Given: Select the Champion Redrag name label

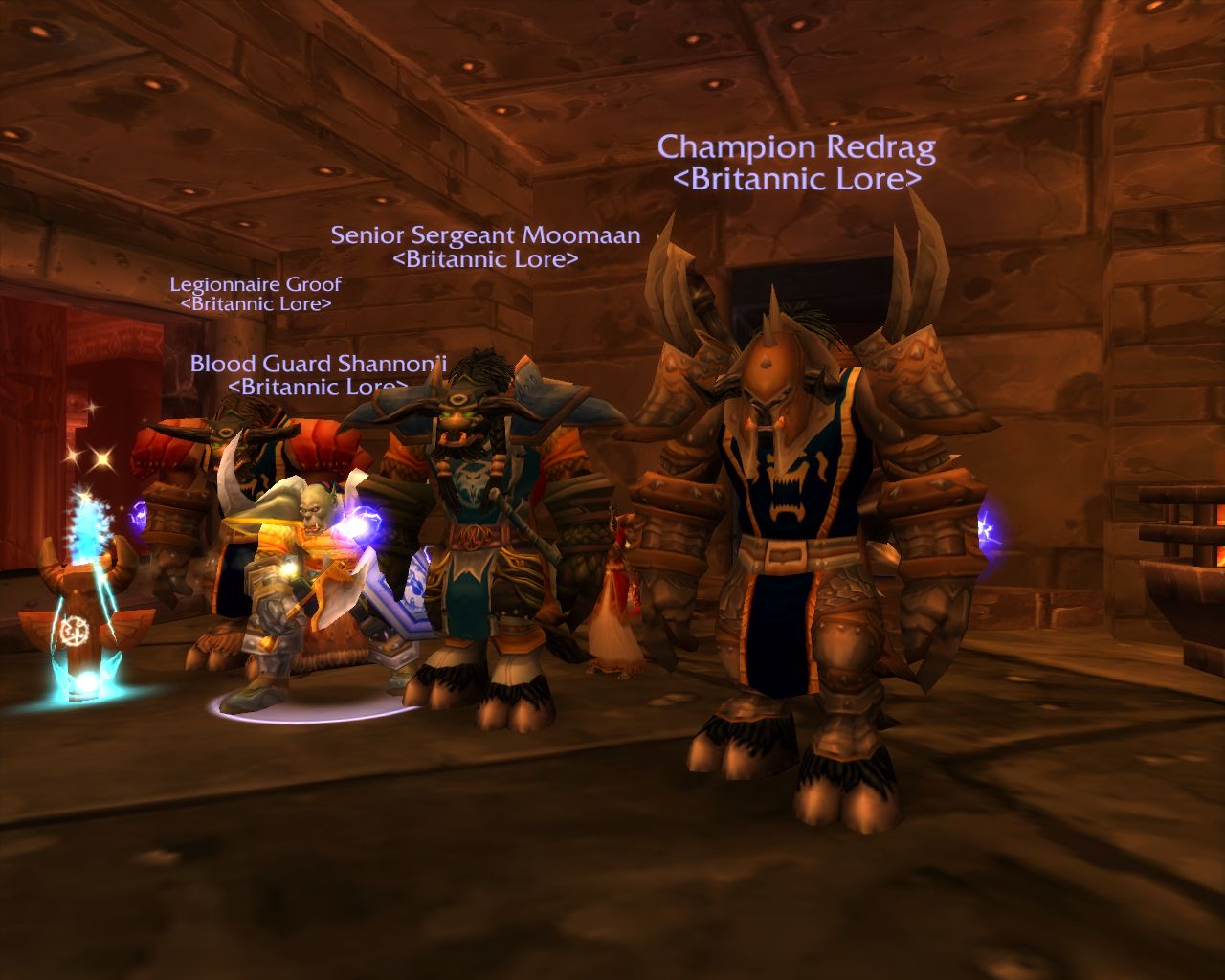Looking at the screenshot, I should point(796,148).
